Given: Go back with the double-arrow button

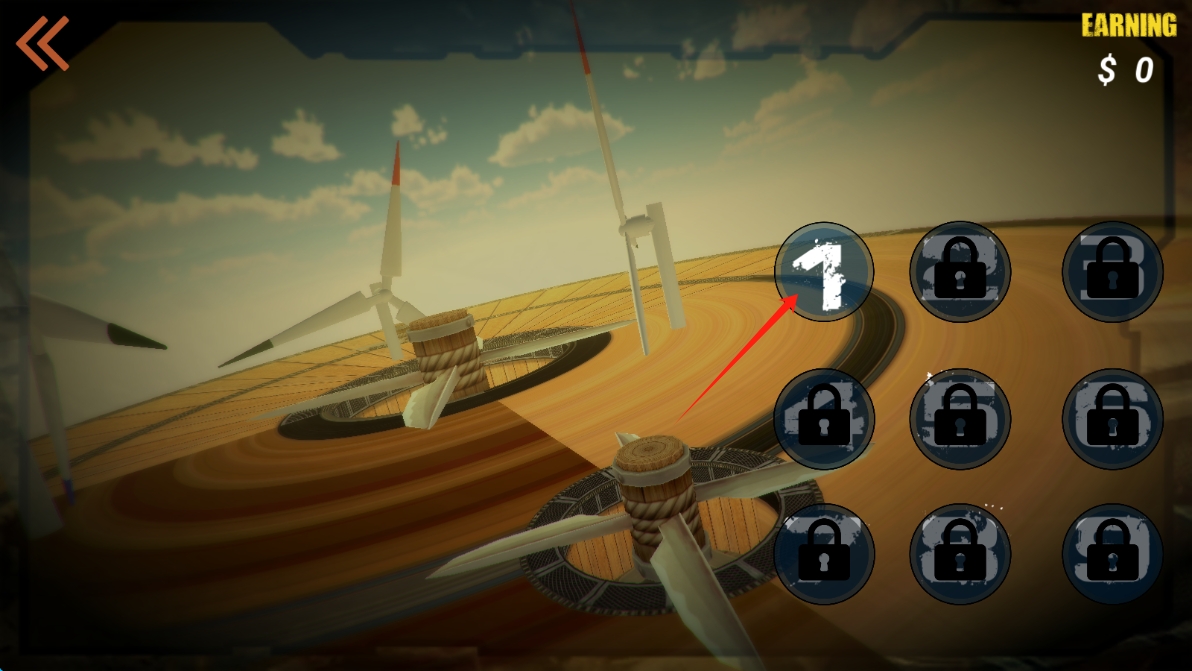Looking at the screenshot, I should (42, 44).
